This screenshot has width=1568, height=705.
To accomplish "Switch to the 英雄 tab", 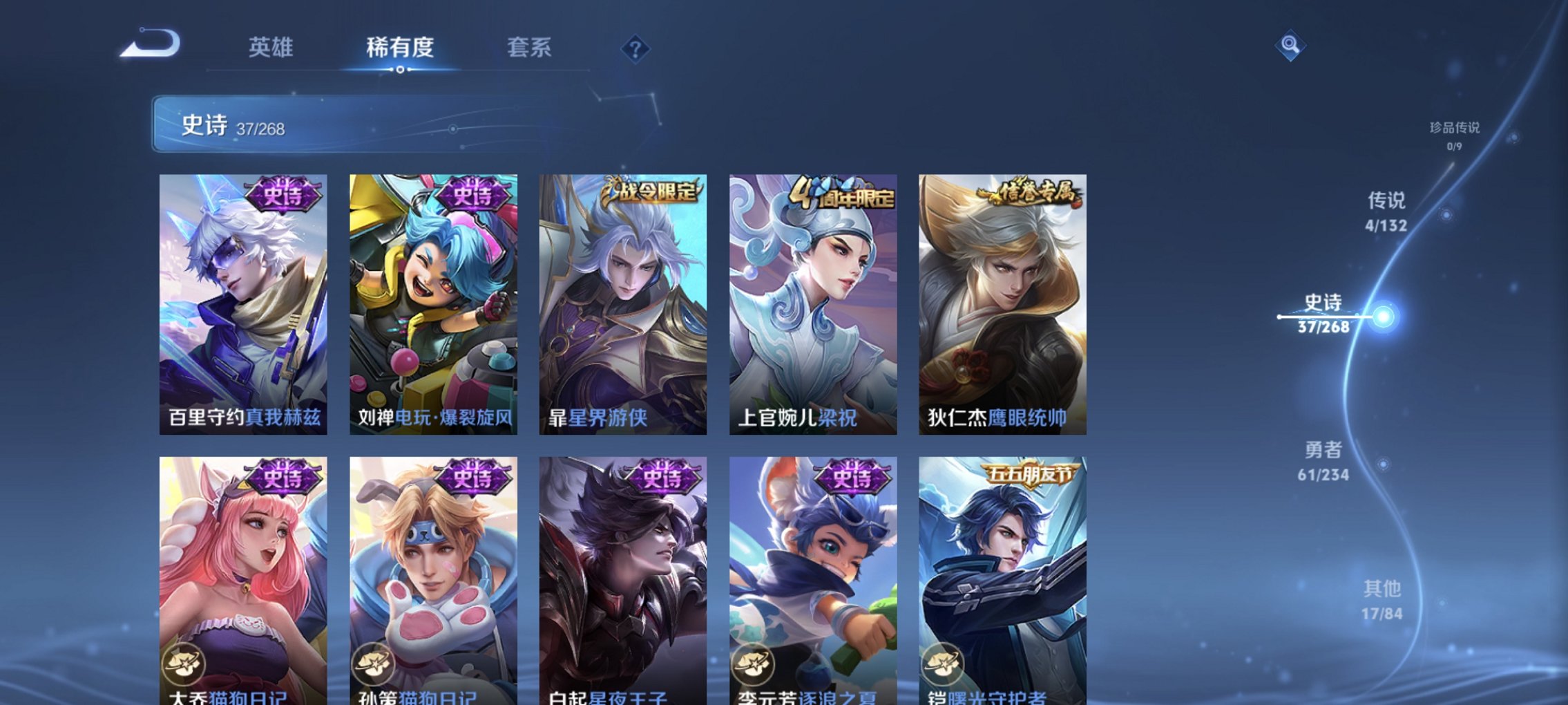I will coord(273,48).
